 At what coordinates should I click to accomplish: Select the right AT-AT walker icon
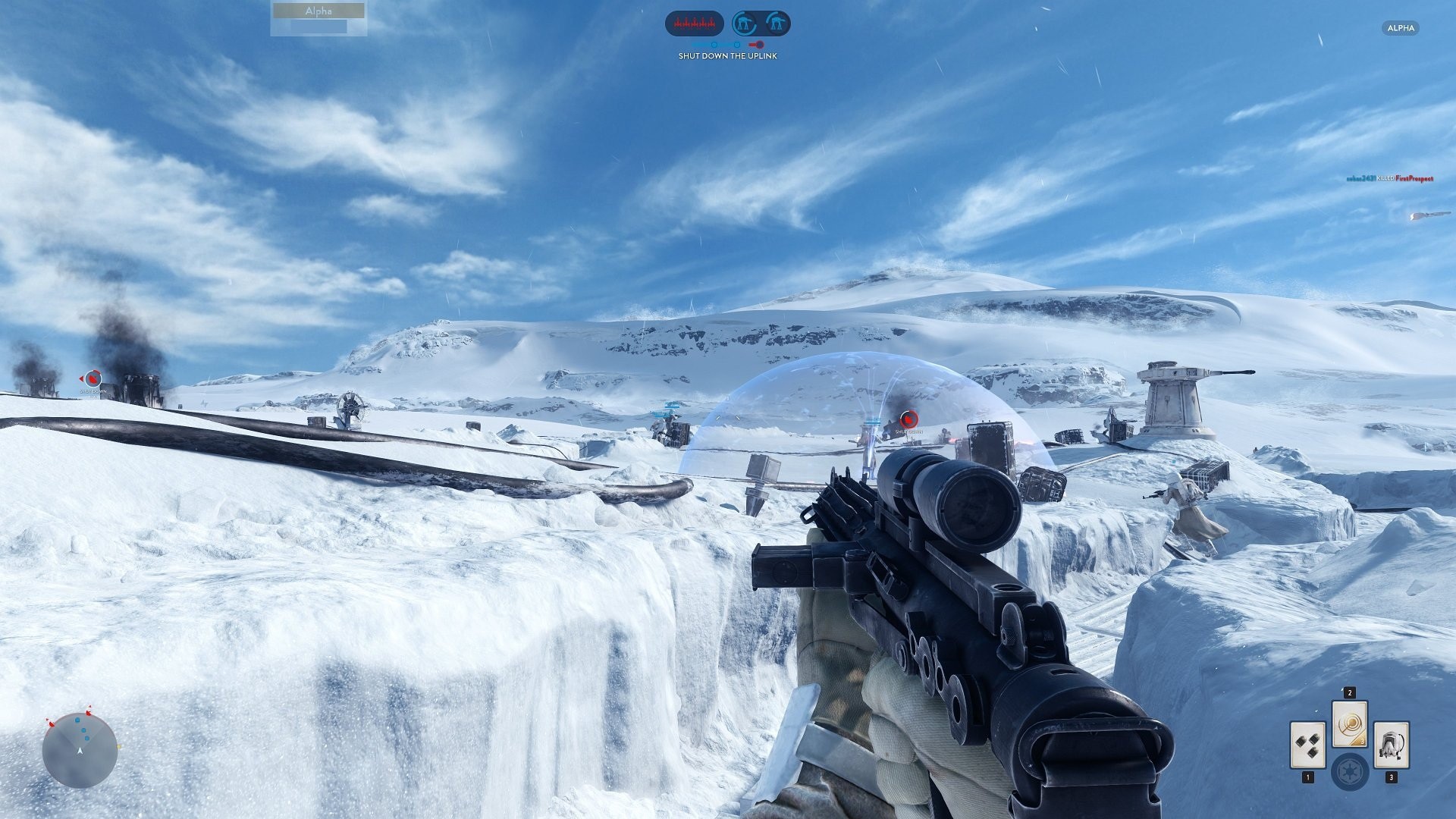click(x=778, y=23)
